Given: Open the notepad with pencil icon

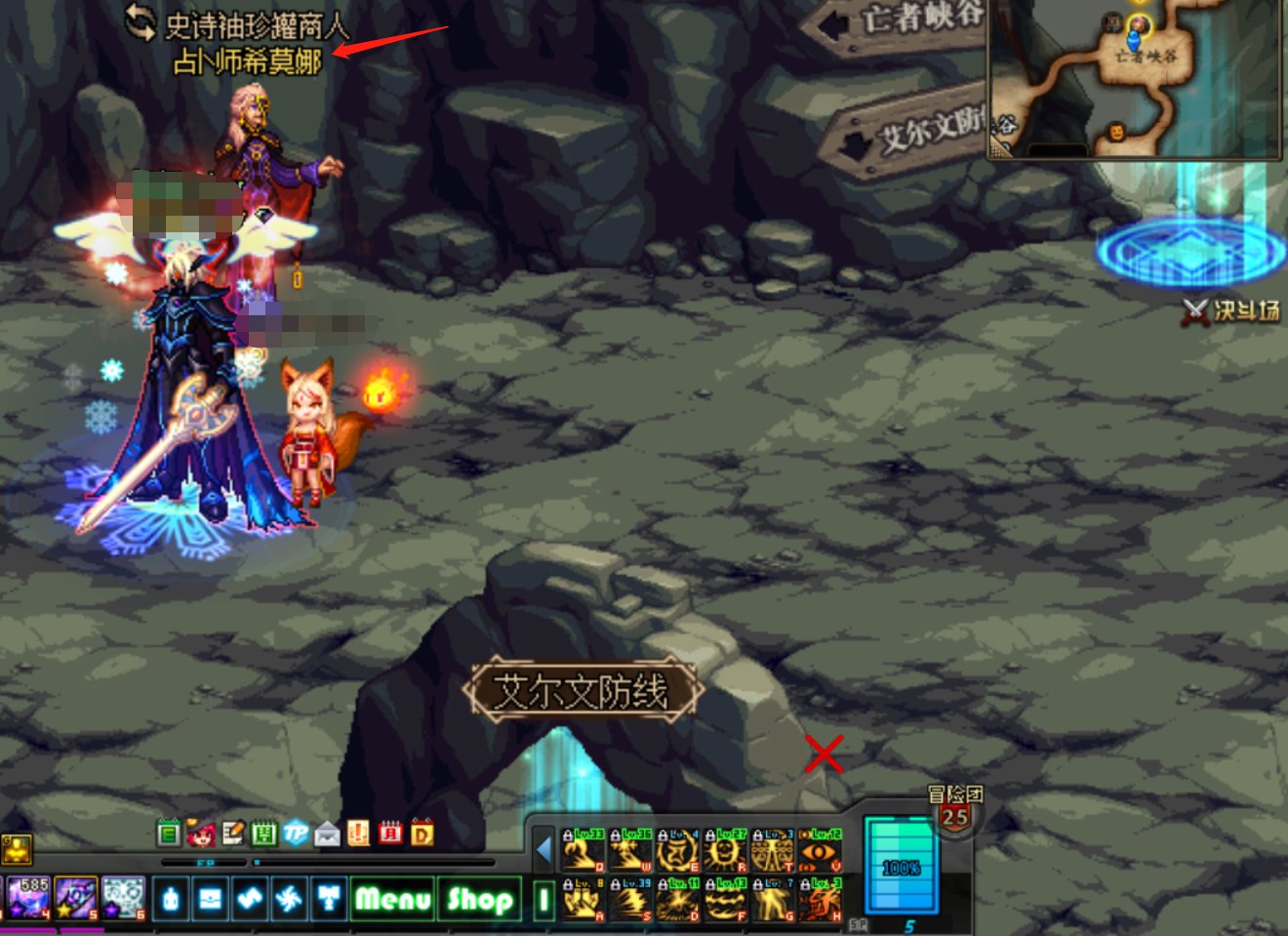Looking at the screenshot, I should pos(232,834).
